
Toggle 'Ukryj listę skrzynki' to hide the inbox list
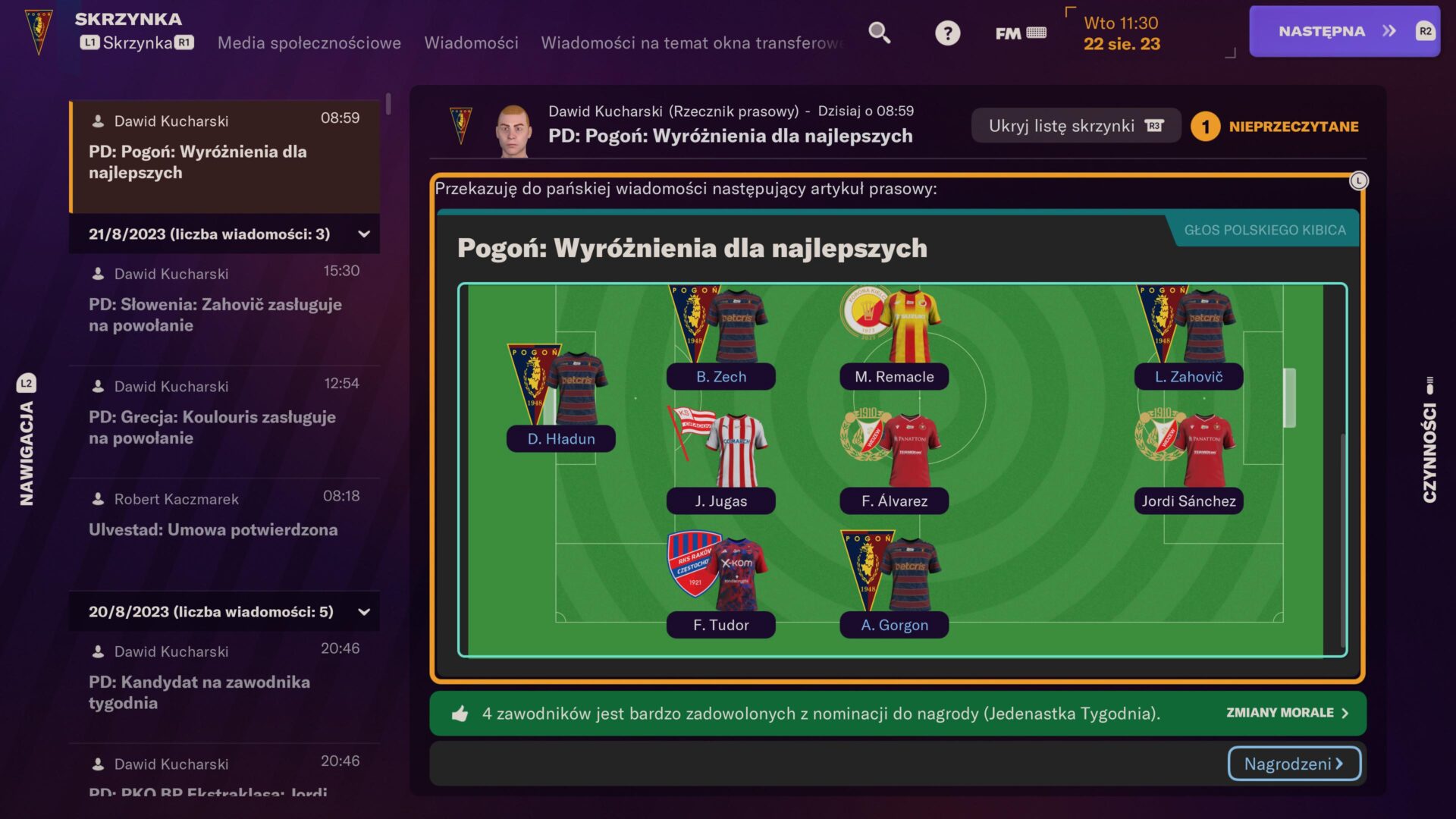(x=1075, y=124)
